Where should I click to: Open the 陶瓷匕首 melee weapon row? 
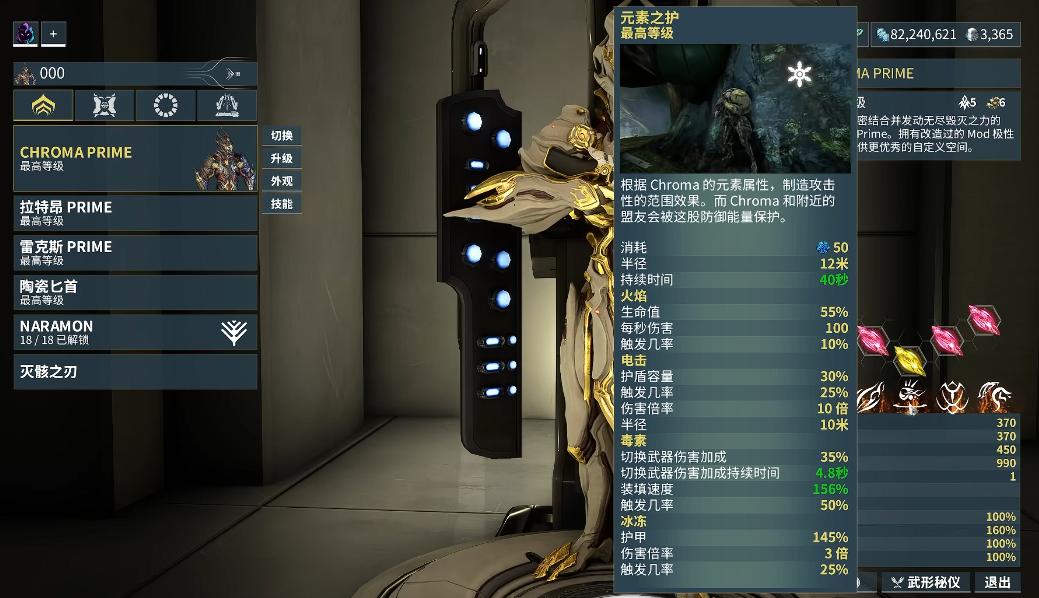[x=135, y=292]
